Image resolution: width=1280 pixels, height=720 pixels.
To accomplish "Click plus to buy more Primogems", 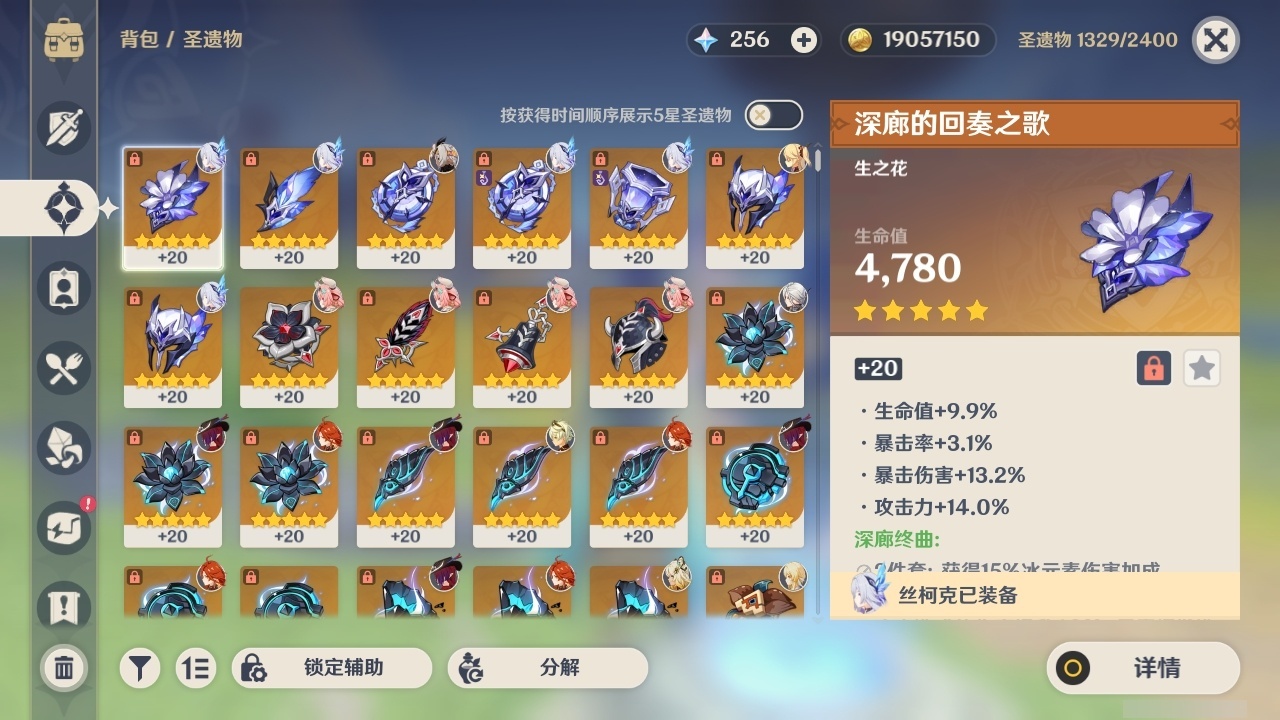I will (806, 40).
